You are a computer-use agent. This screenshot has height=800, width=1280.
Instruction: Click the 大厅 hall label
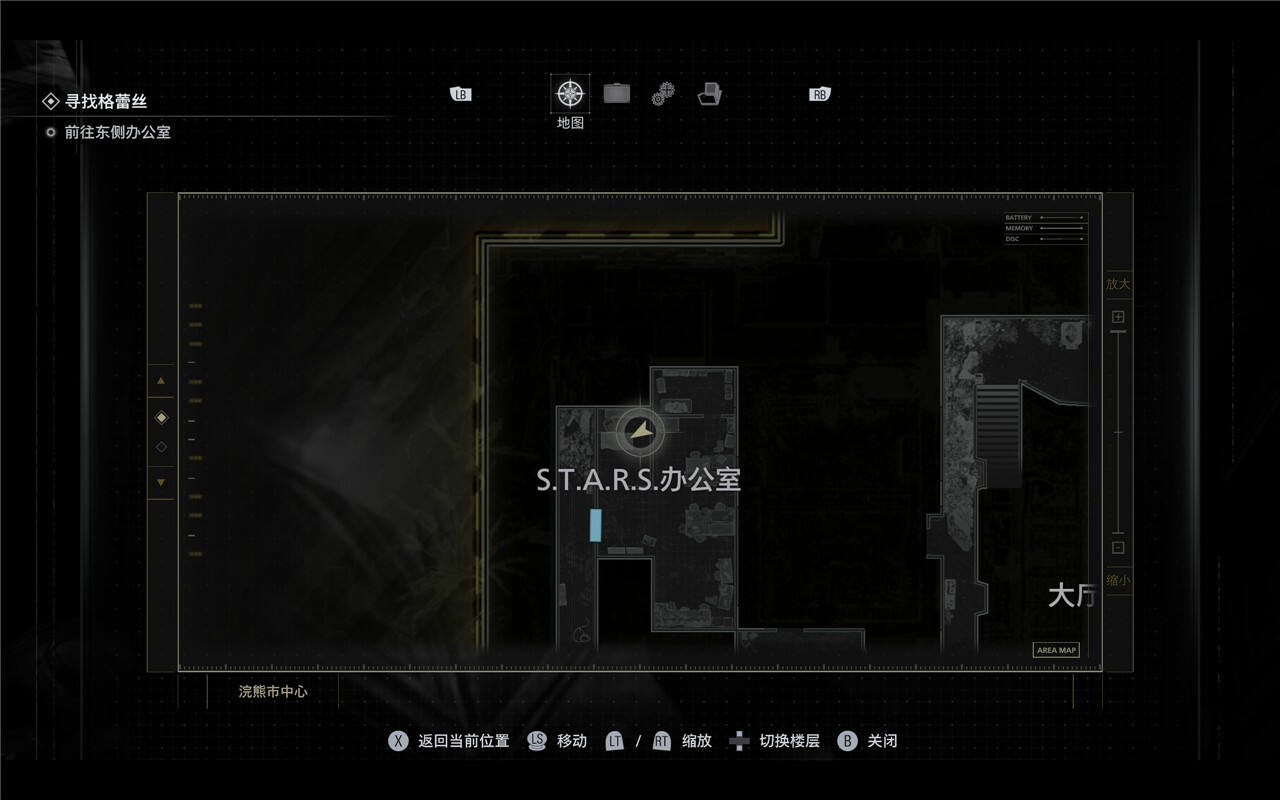[x=1071, y=596]
